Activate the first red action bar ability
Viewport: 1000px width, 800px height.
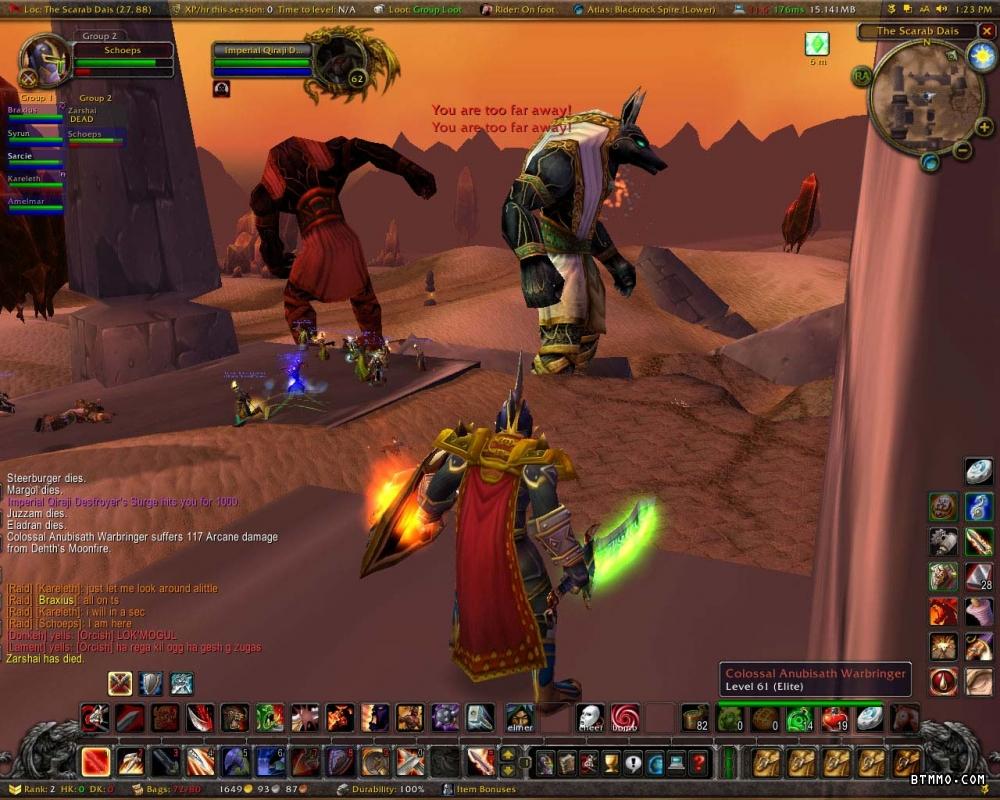[96, 762]
